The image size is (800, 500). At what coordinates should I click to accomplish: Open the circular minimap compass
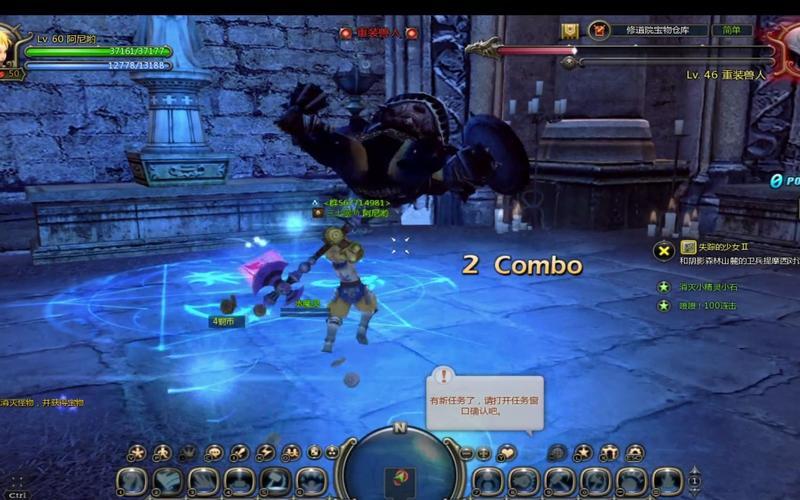399,467
